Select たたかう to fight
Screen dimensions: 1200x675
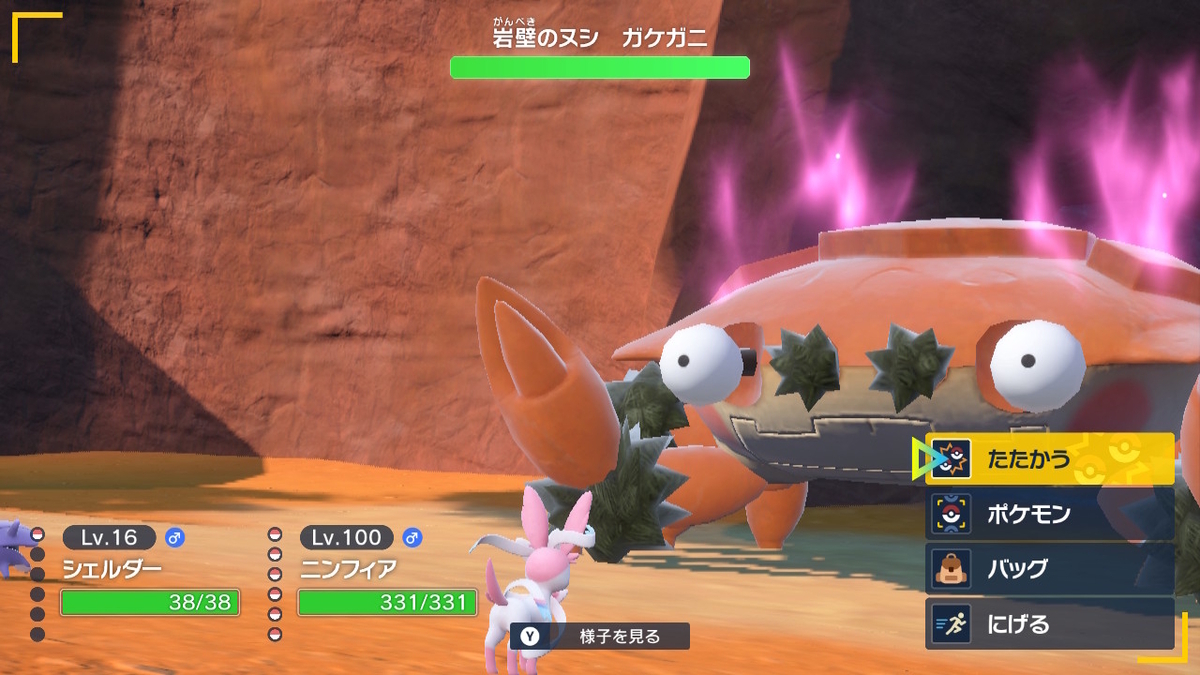pyautogui.click(x=1049, y=459)
